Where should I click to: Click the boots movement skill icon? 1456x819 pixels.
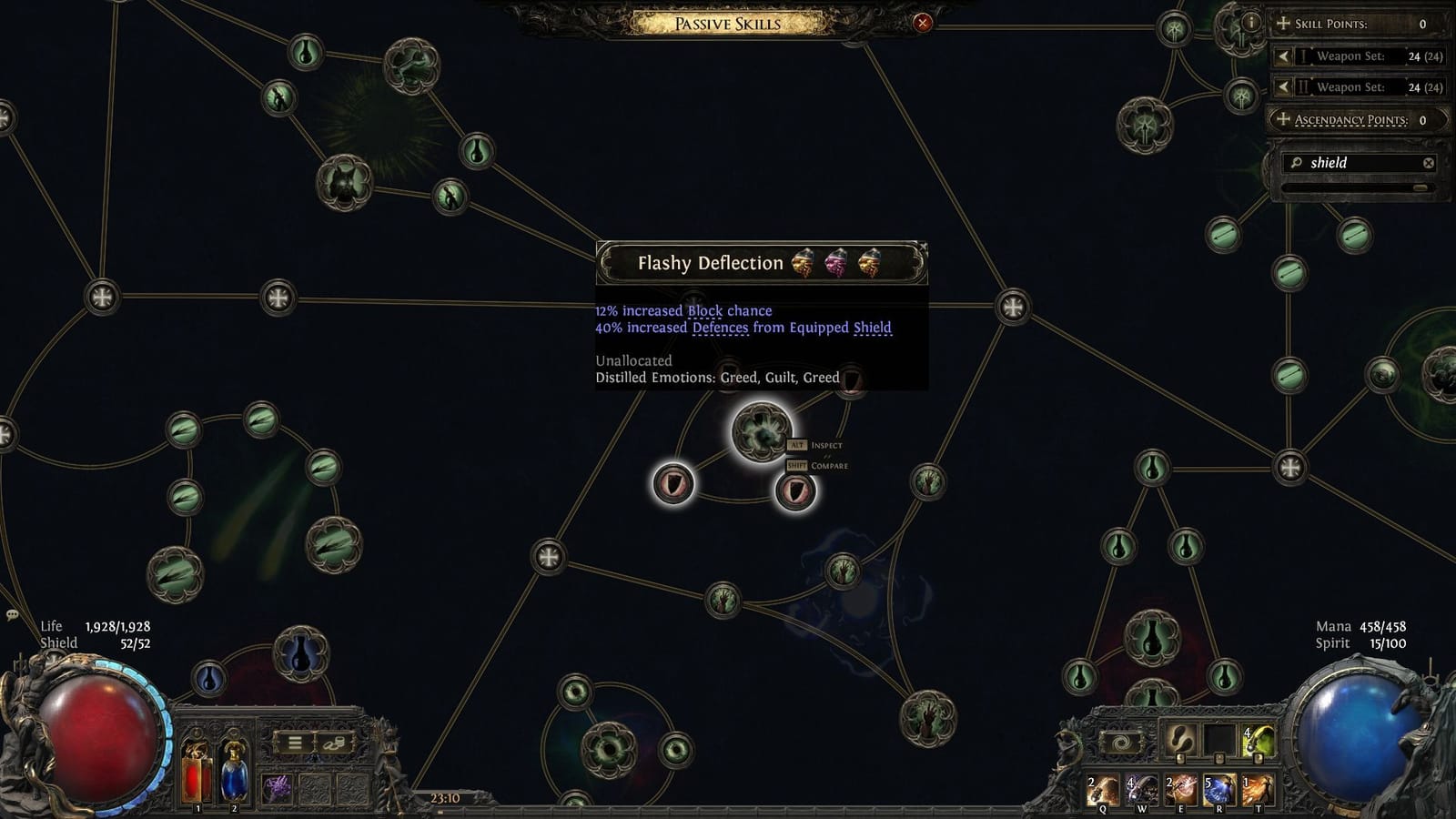[x=1178, y=739]
